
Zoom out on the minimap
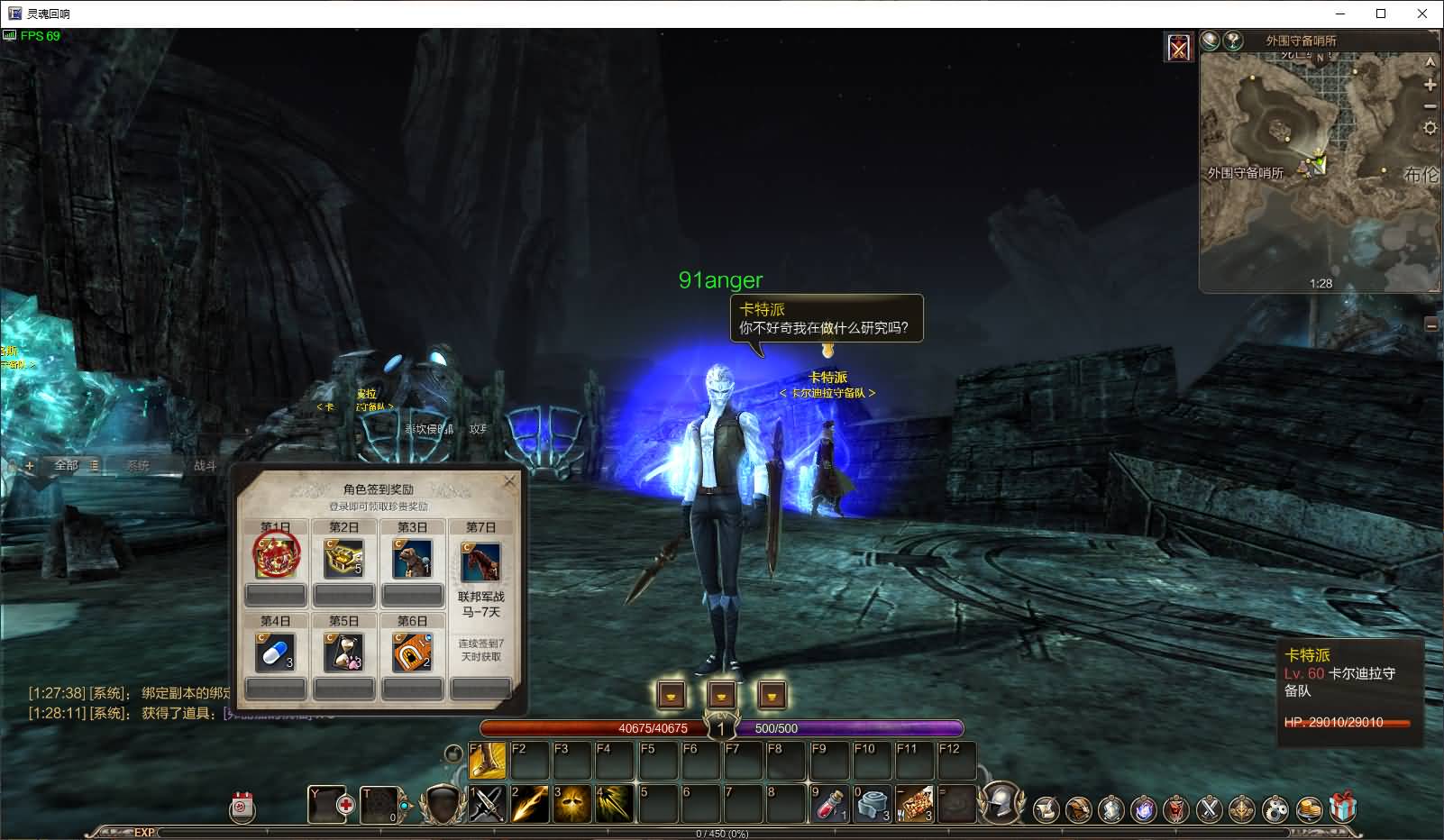(1430, 106)
